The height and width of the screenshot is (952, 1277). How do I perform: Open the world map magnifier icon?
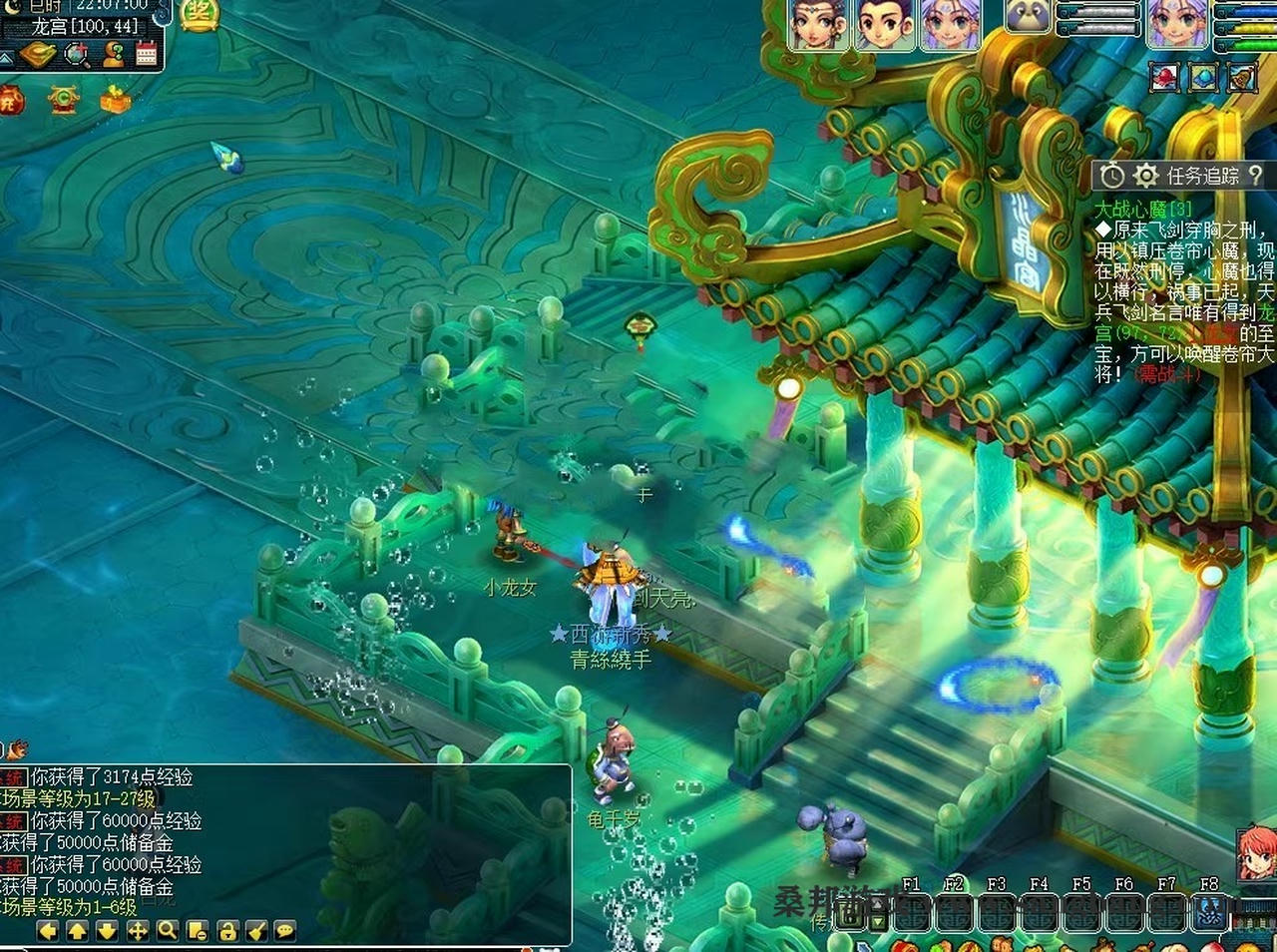78,54
